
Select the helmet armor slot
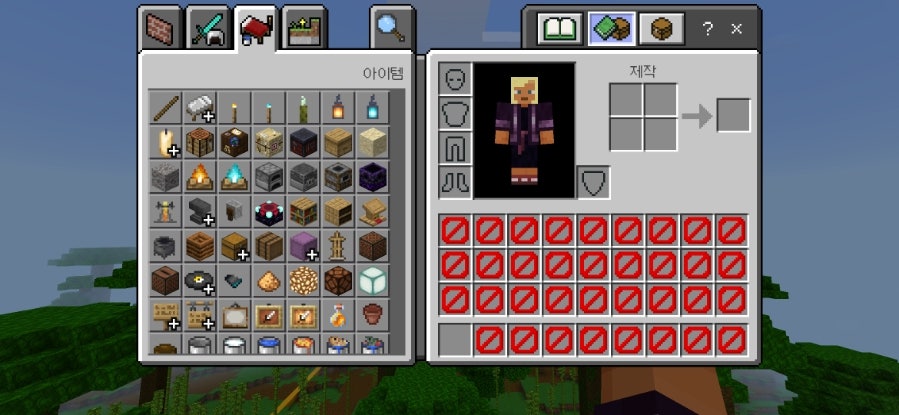point(455,78)
